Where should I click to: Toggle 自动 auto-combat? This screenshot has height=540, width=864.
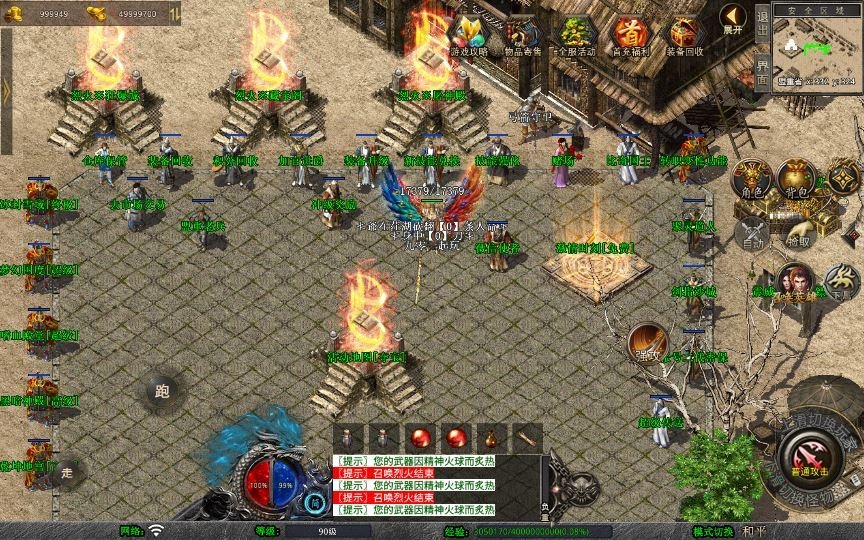click(752, 234)
